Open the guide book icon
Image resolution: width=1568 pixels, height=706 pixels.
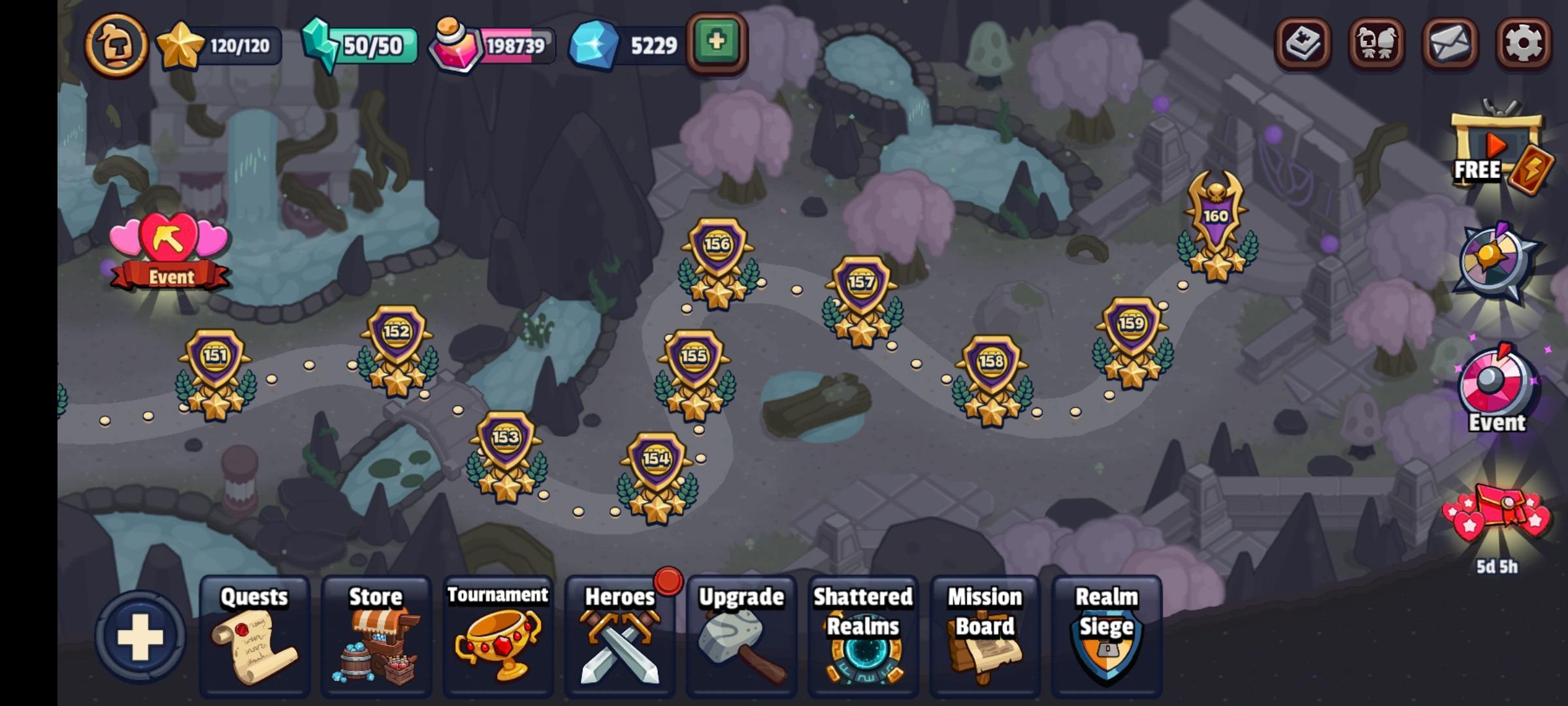(x=1304, y=44)
